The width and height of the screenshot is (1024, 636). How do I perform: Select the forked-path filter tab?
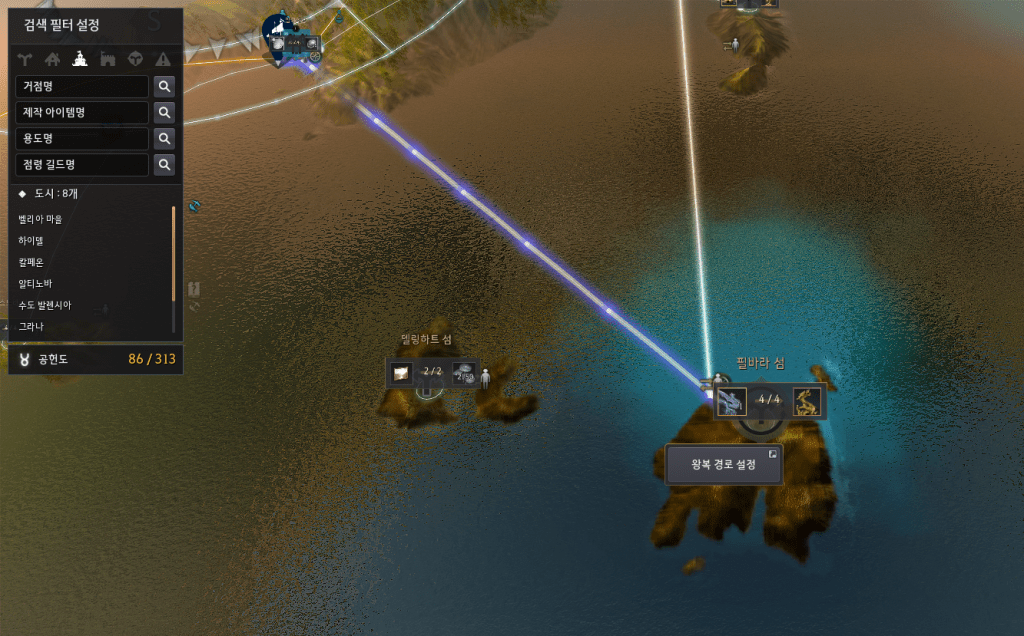pyautogui.click(x=25, y=59)
